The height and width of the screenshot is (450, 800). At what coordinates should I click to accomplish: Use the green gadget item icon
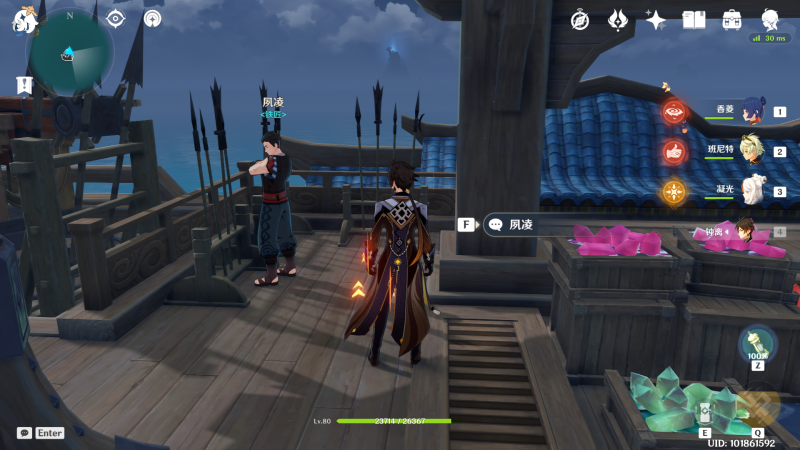pyautogui.click(x=757, y=343)
